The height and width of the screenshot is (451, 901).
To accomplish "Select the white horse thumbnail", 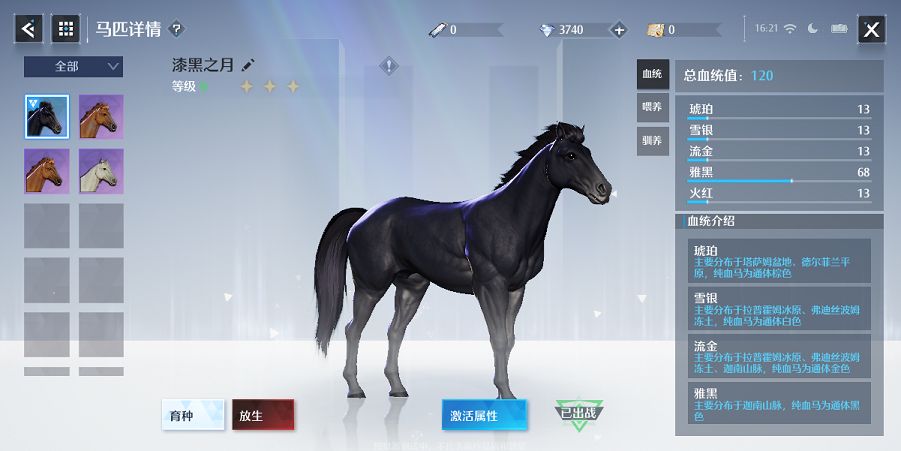I will tap(101, 171).
